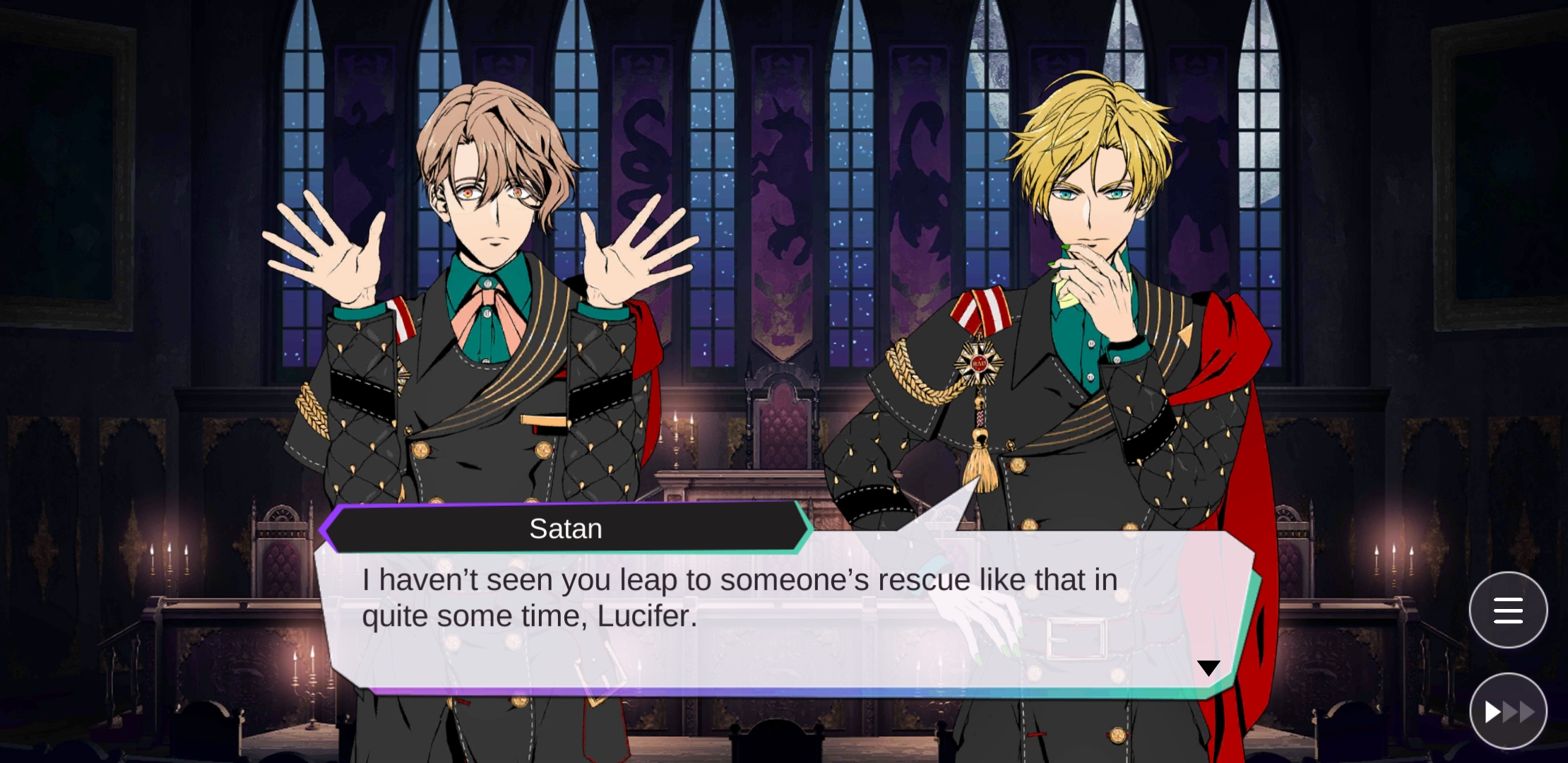Activate the fast-forward skip button
Viewport: 1568px width, 763px height.
coord(1508,711)
